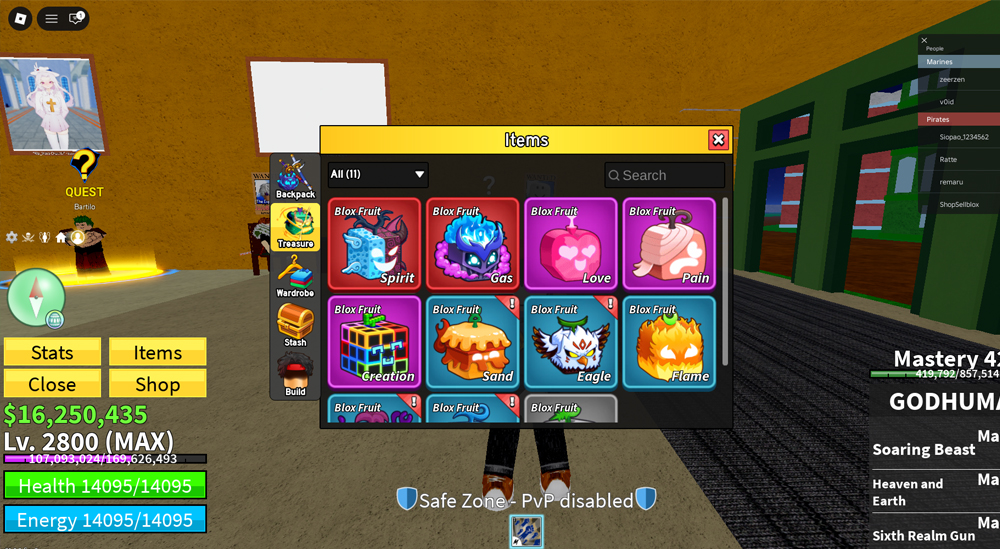This screenshot has width=1000, height=549.
Task: Open the Treasure tab
Action: coord(295,228)
